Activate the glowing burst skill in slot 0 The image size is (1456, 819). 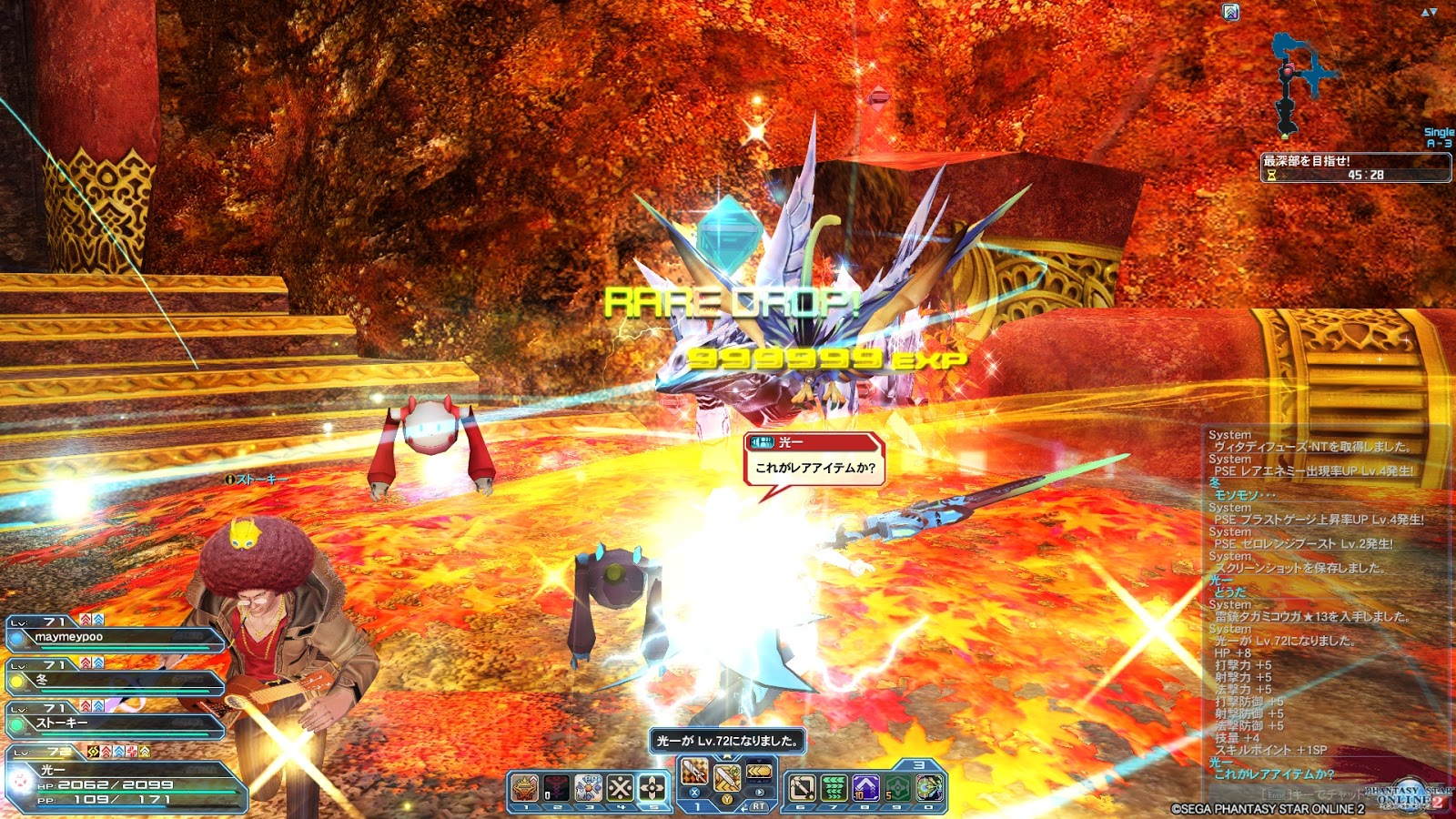(x=929, y=787)
